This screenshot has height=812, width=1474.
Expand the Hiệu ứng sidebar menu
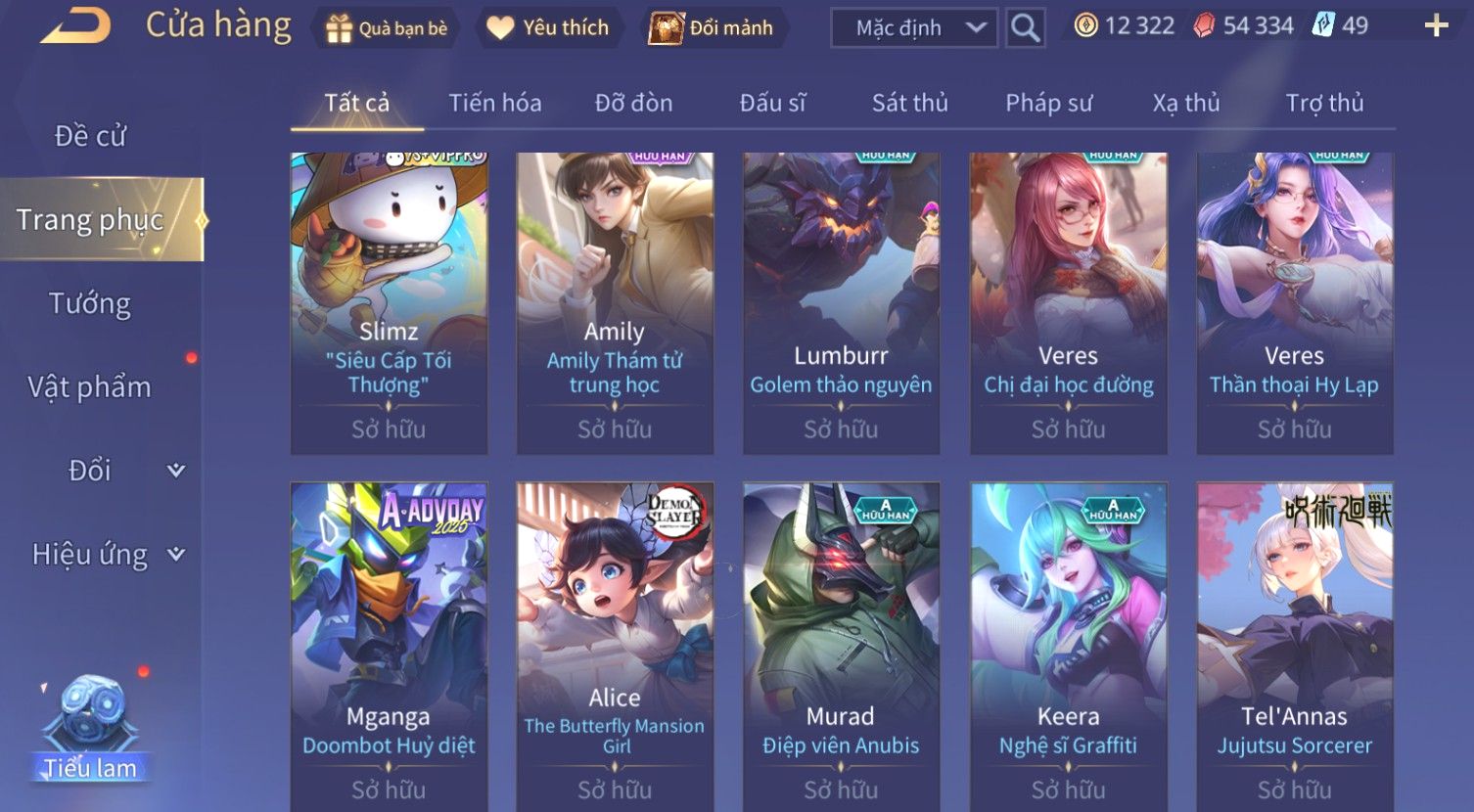[x=107, y=555]
